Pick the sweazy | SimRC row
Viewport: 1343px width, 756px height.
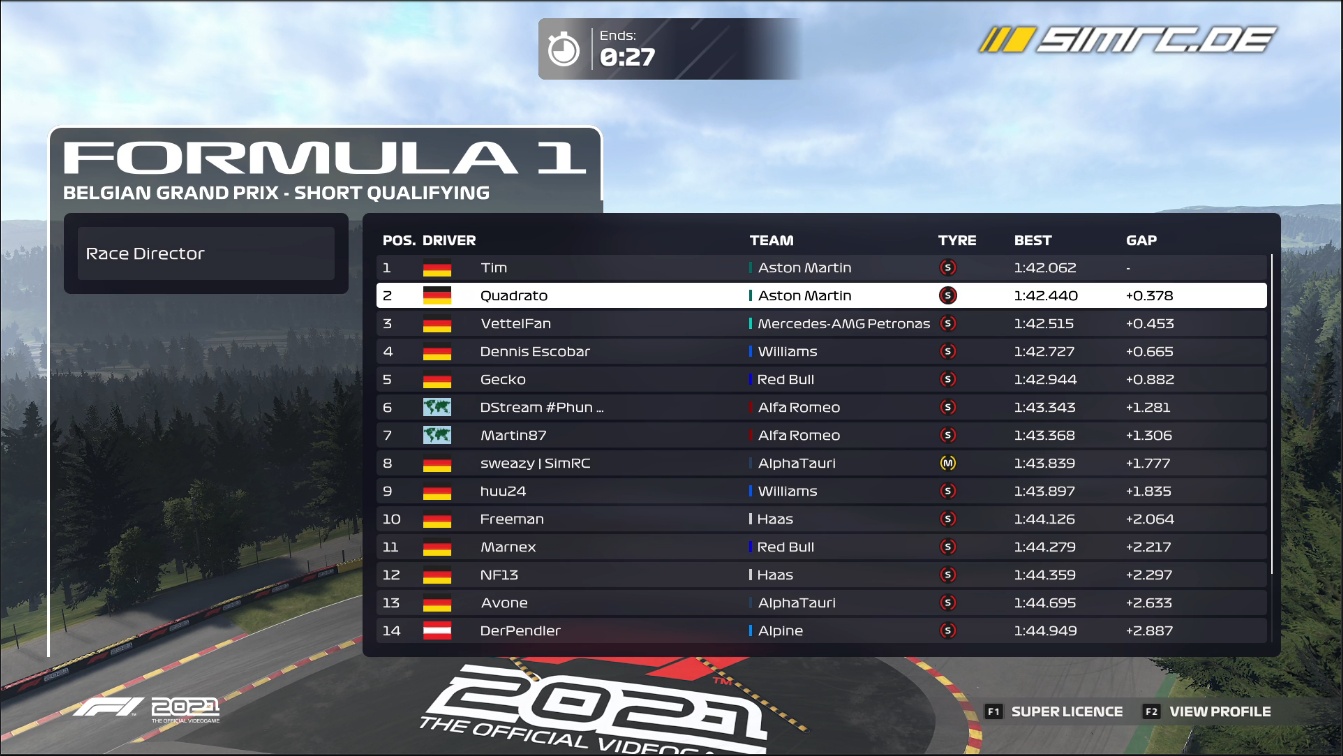tap(821, 464)
